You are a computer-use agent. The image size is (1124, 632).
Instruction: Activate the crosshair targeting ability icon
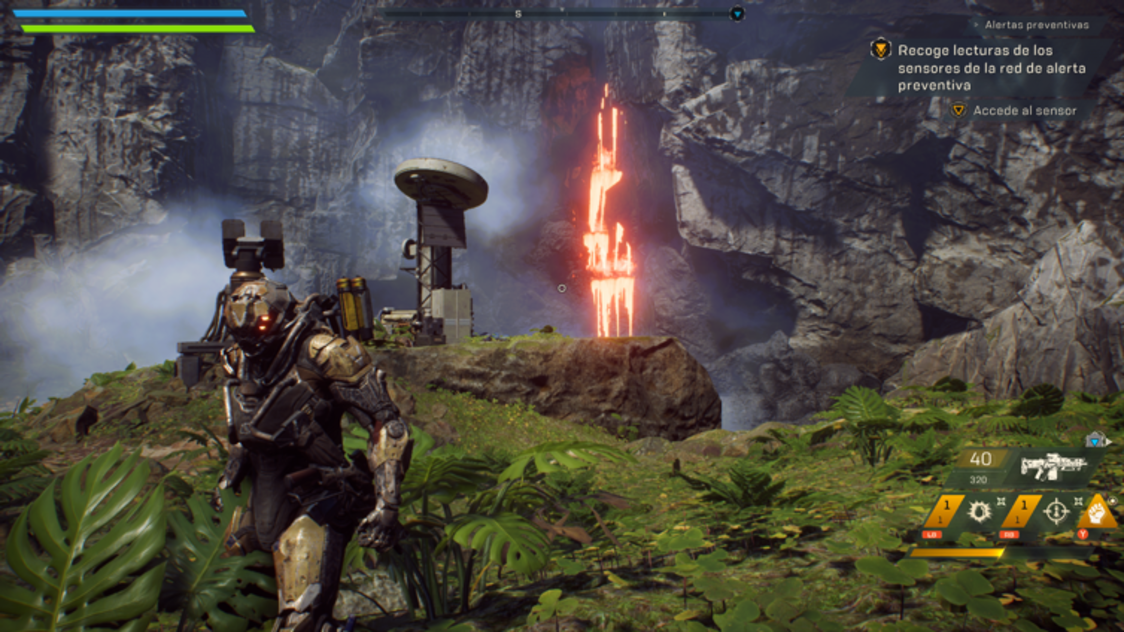1056,512
